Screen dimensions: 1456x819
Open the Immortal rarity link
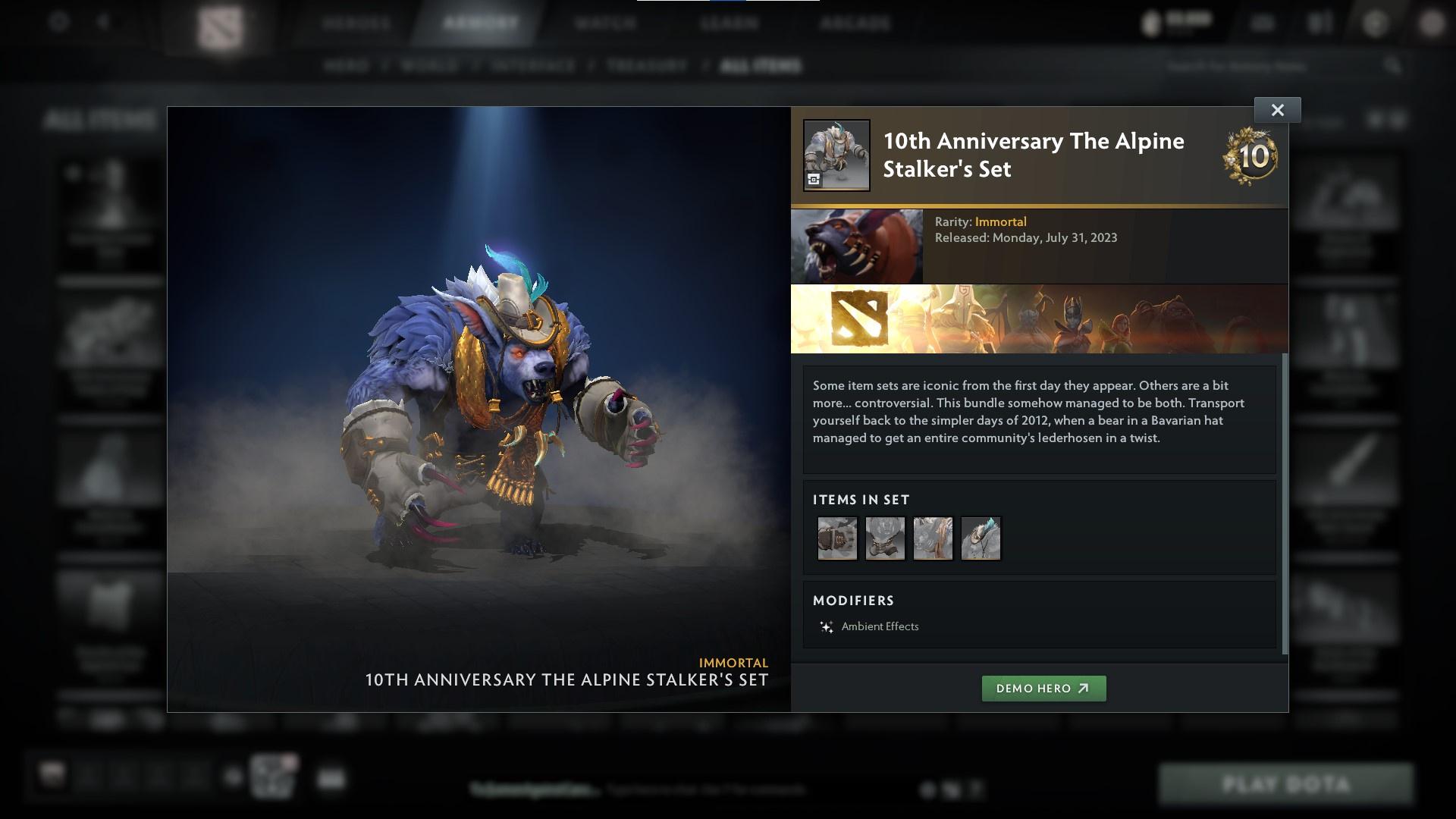(x=1002, y=221)
